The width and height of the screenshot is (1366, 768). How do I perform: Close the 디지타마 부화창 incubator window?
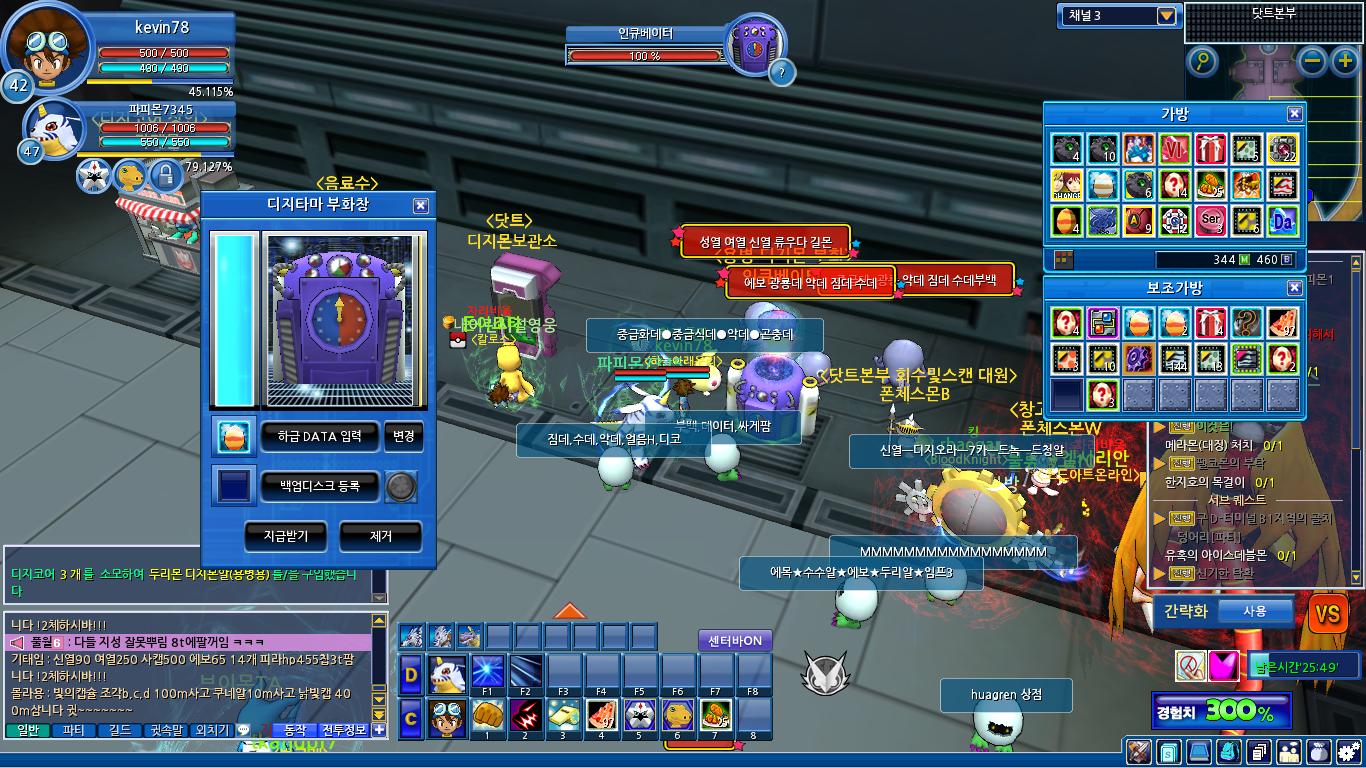[420, 206]
